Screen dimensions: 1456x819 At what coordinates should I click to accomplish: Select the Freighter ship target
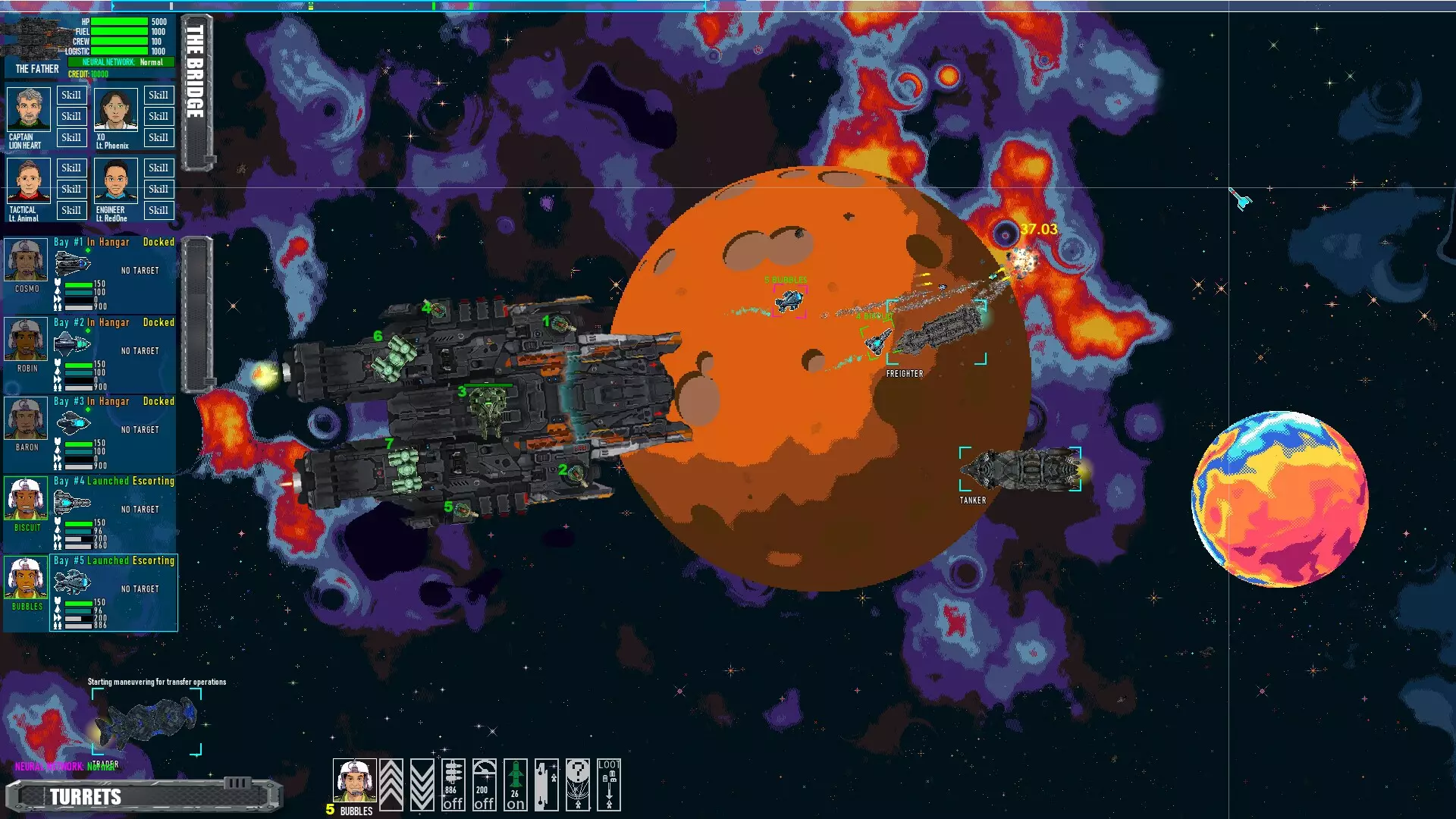click(937, 332)
